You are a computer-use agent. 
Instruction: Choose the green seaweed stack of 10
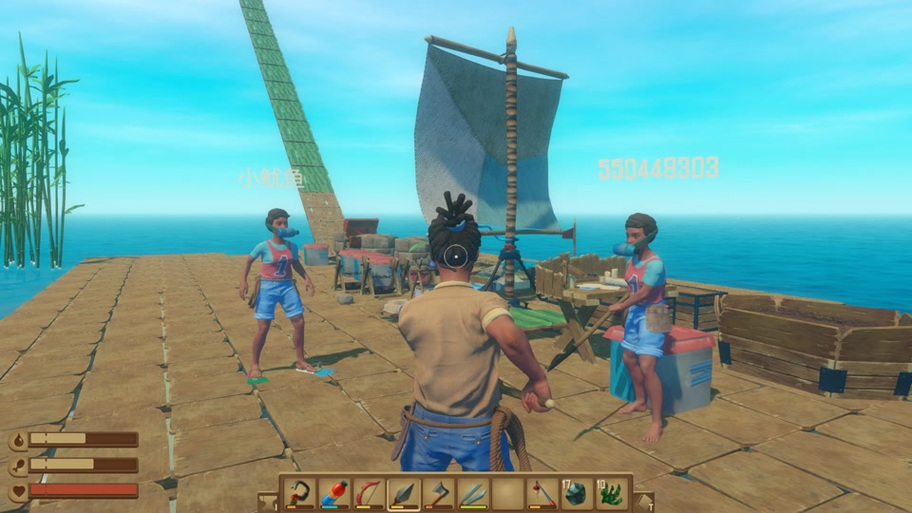pyautogui.click(x=612, y=493)
